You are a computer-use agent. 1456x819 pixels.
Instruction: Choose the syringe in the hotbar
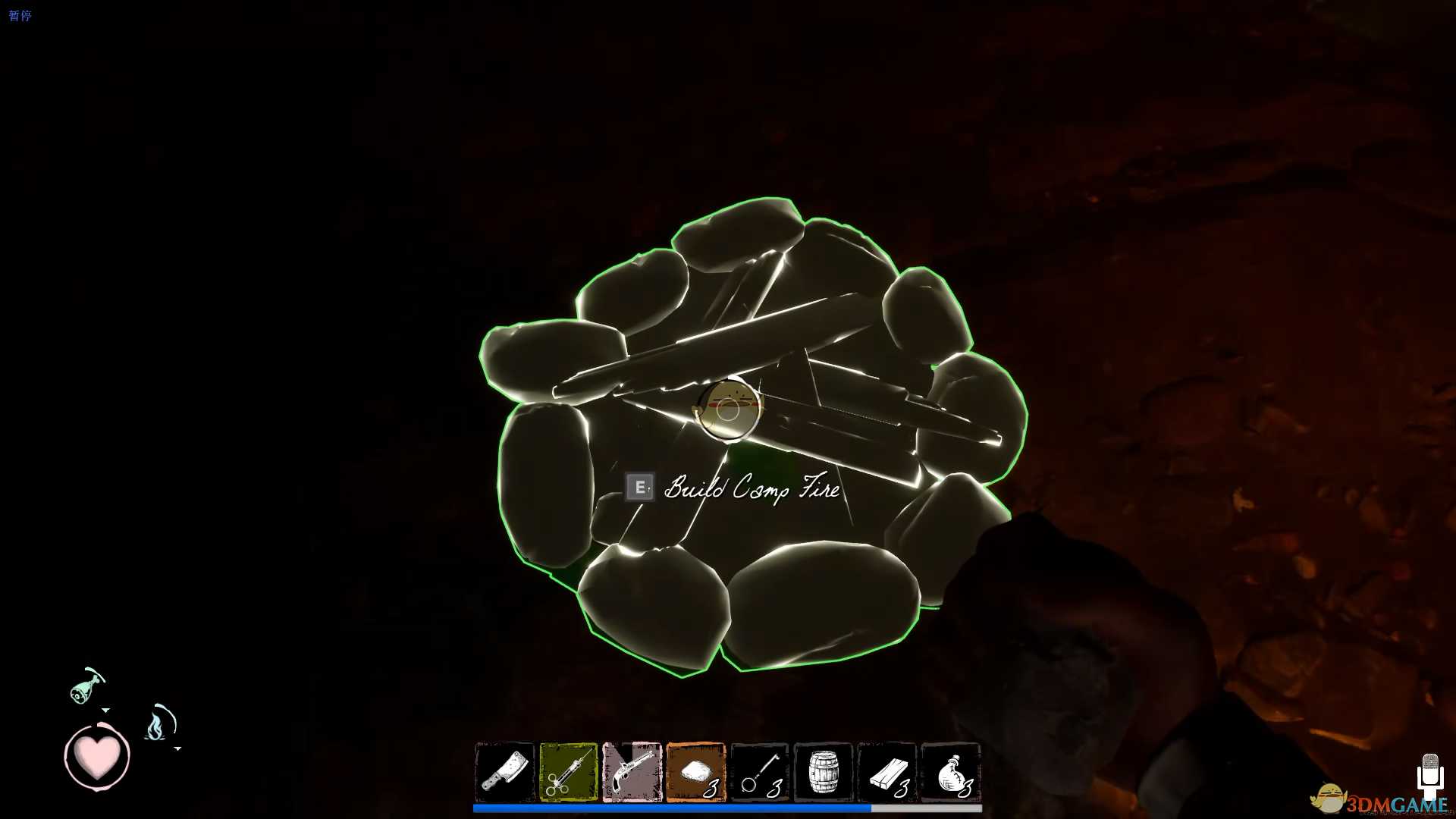click(569, 772)
